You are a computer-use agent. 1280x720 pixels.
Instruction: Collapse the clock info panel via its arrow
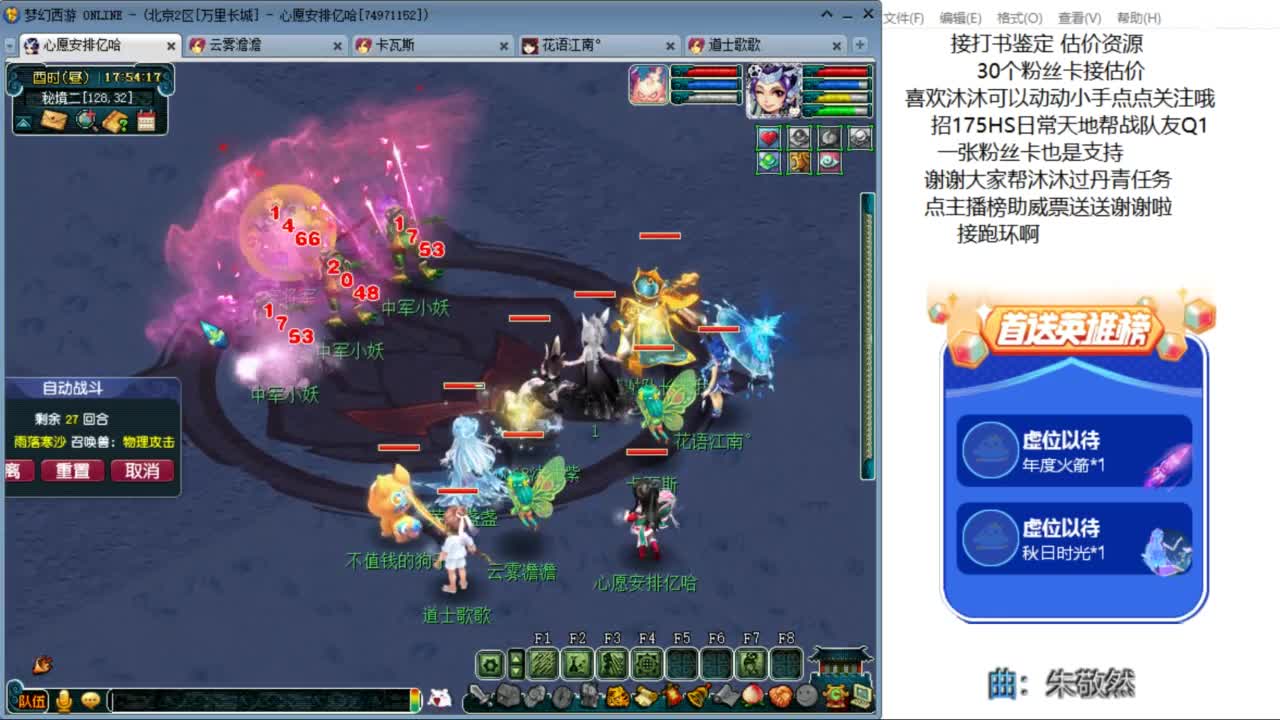(x=23, y=124)
